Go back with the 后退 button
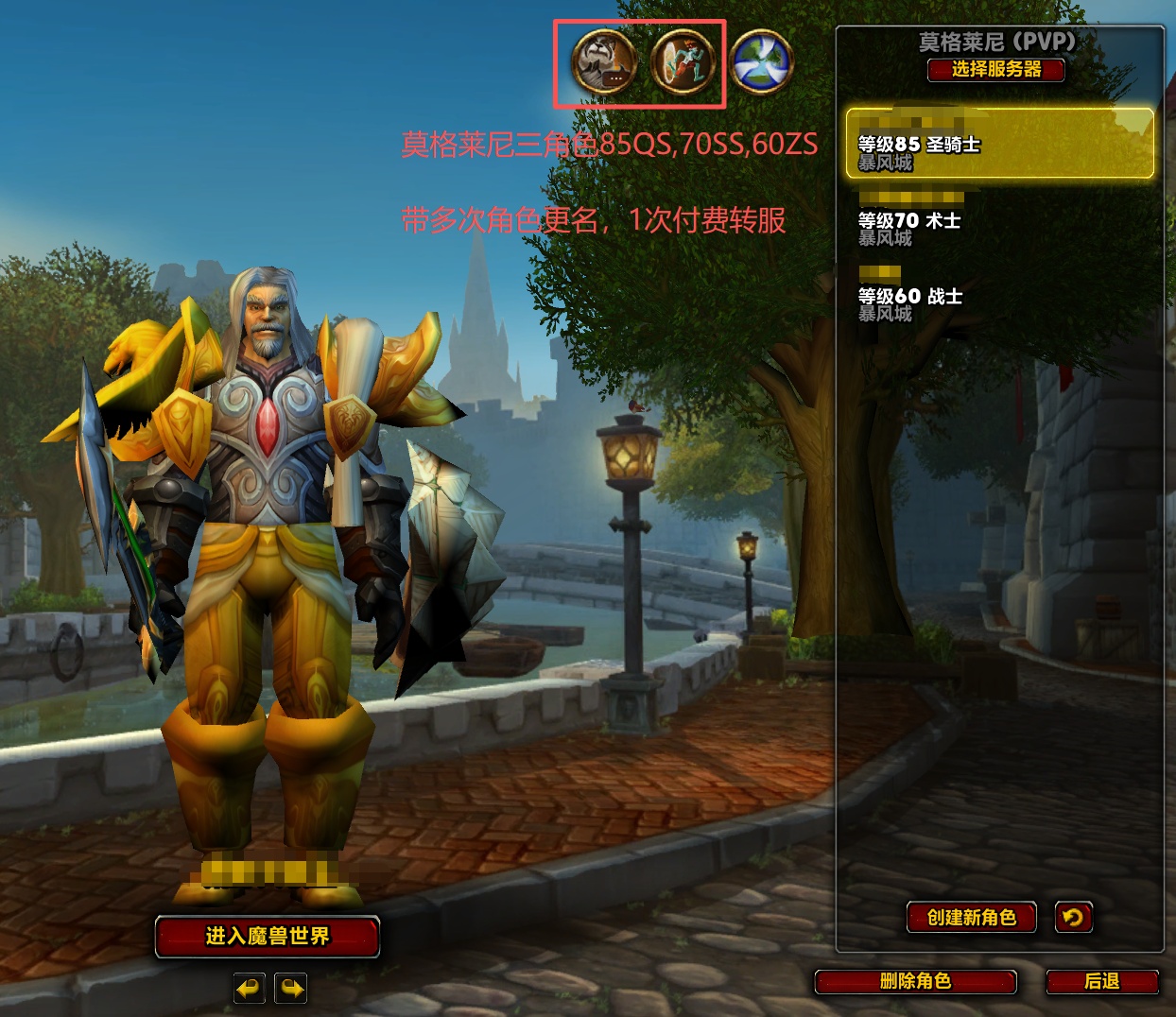1176x1017 pixels. click(x=1102, y=981)
